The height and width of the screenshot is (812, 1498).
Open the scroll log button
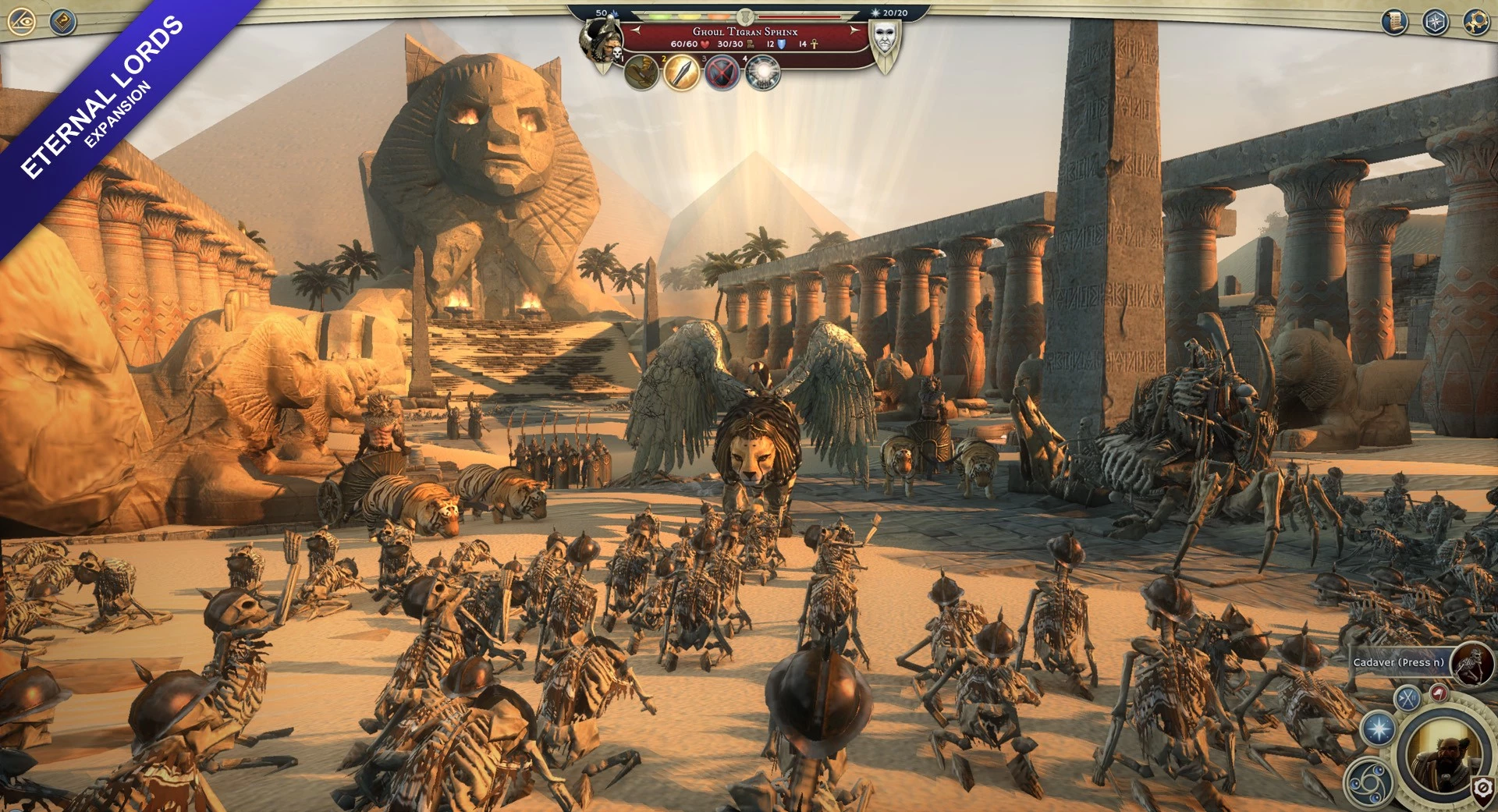tap(1394, 22)
